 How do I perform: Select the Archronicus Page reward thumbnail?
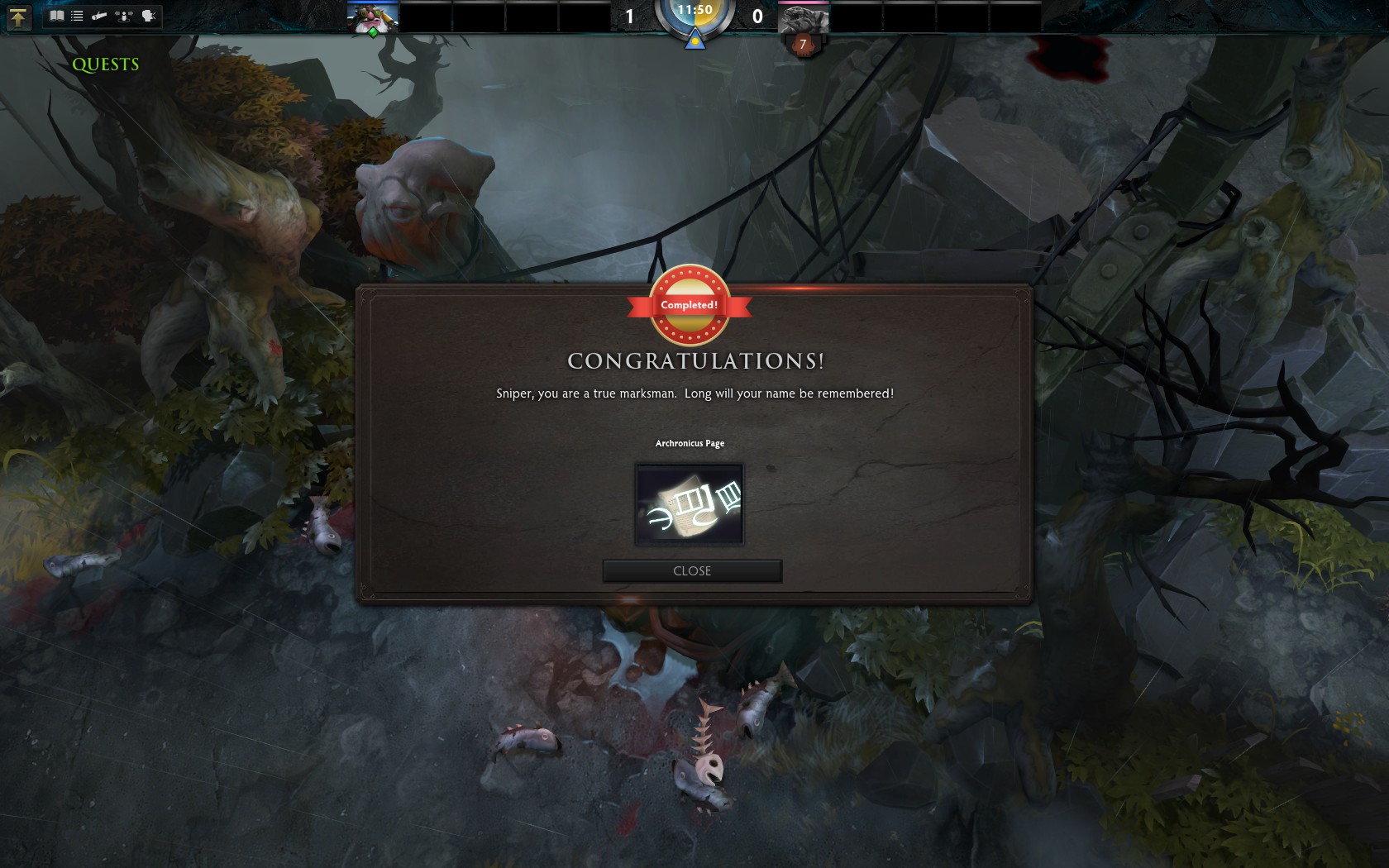[x=690, y=504]
